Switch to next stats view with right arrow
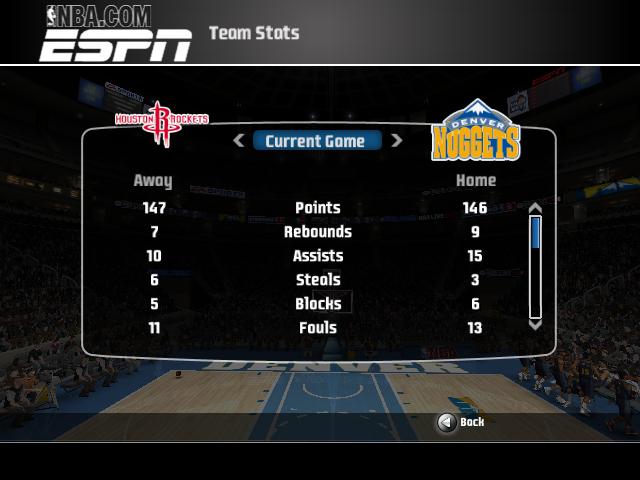Image resolution: width=640 pixels, height=480 pixels. pyautogui.click(x=396, y=141)
